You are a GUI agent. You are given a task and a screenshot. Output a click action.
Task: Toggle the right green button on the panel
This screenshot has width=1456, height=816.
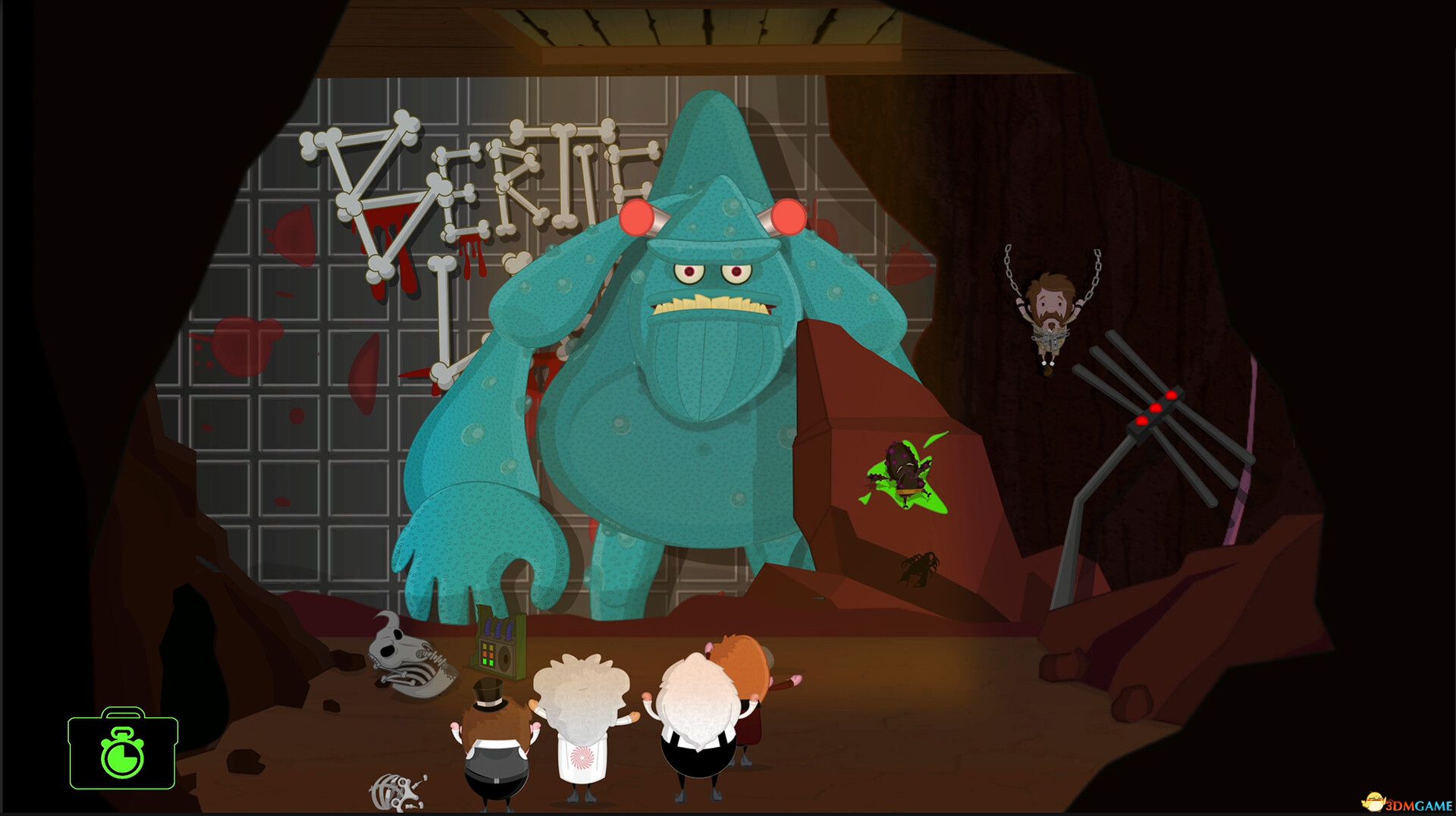tap(491, 662)
